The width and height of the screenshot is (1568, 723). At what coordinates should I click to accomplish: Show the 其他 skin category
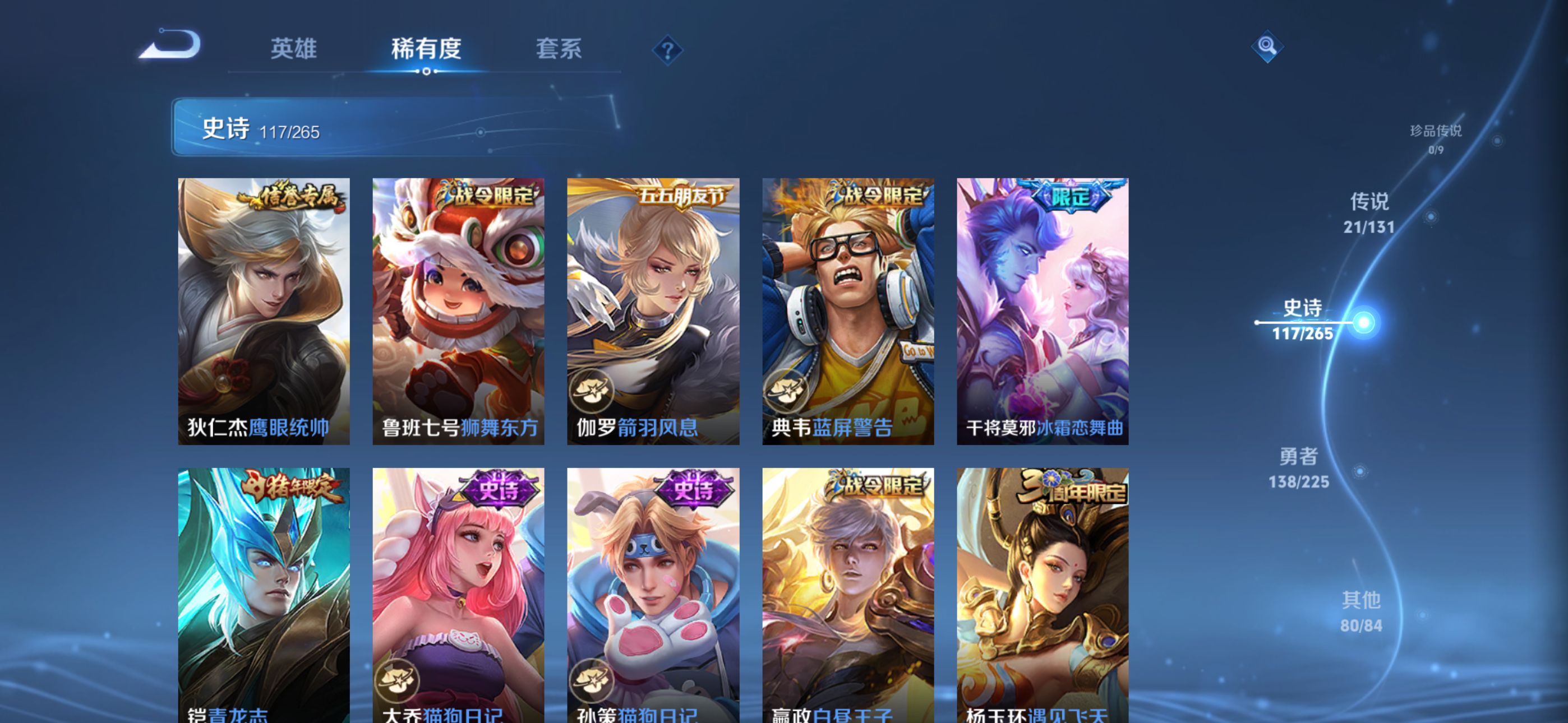(1361, 611)
